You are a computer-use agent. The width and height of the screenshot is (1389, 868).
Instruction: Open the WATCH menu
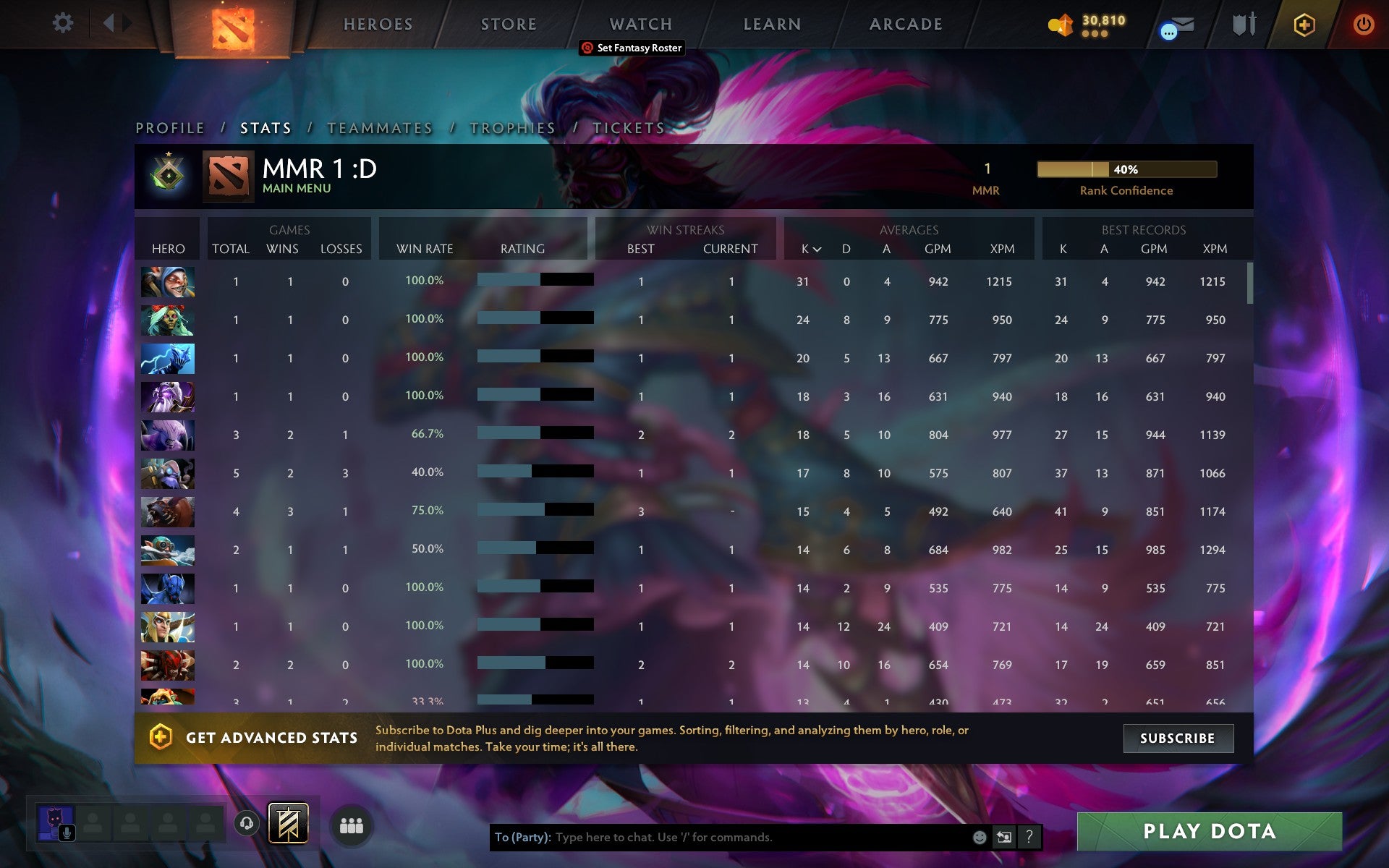[x=640, y=23]
